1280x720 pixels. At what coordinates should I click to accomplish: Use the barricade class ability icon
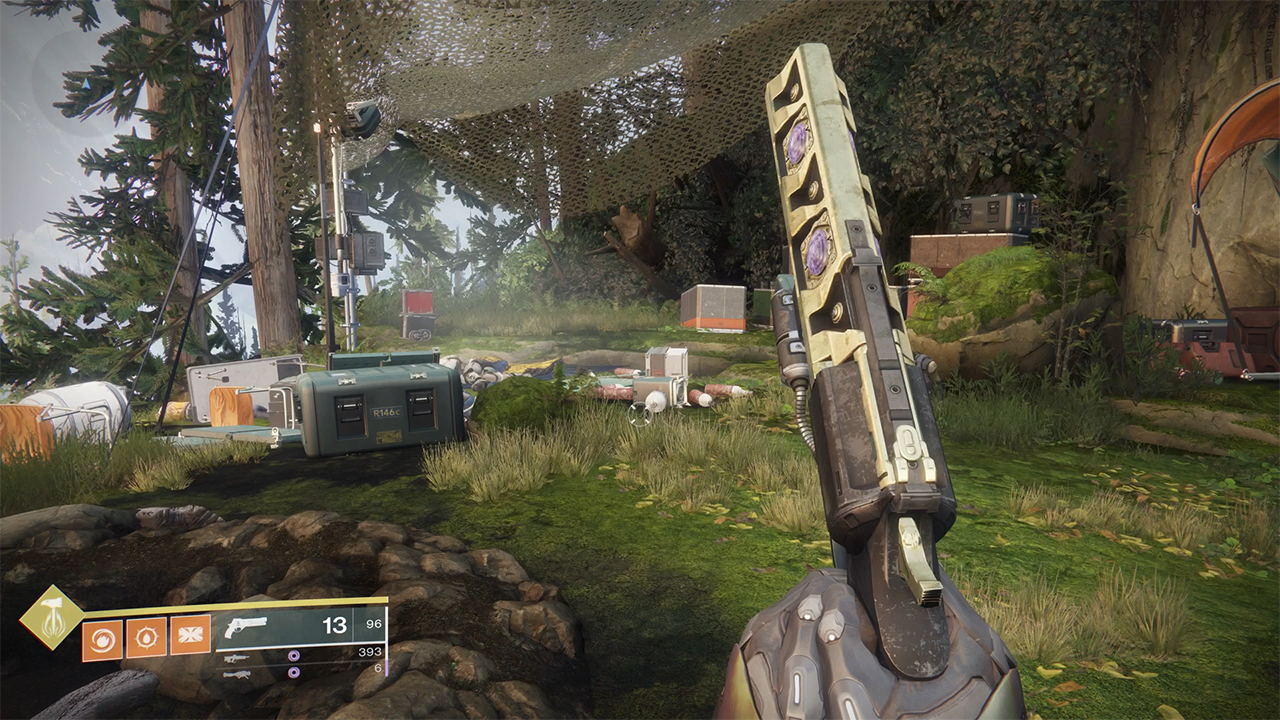[190, 636]
